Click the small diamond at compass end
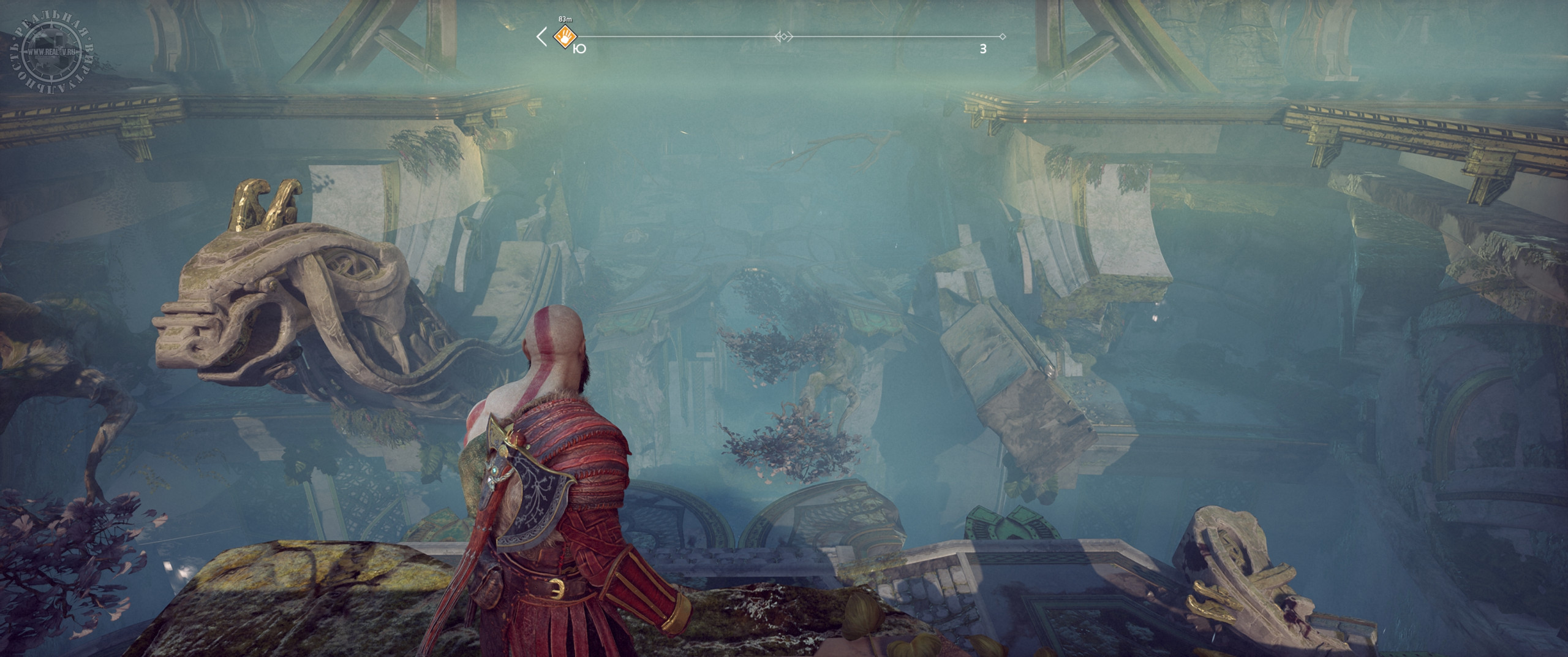This screenshot has height=657, width=1568. pos(1002,37)
